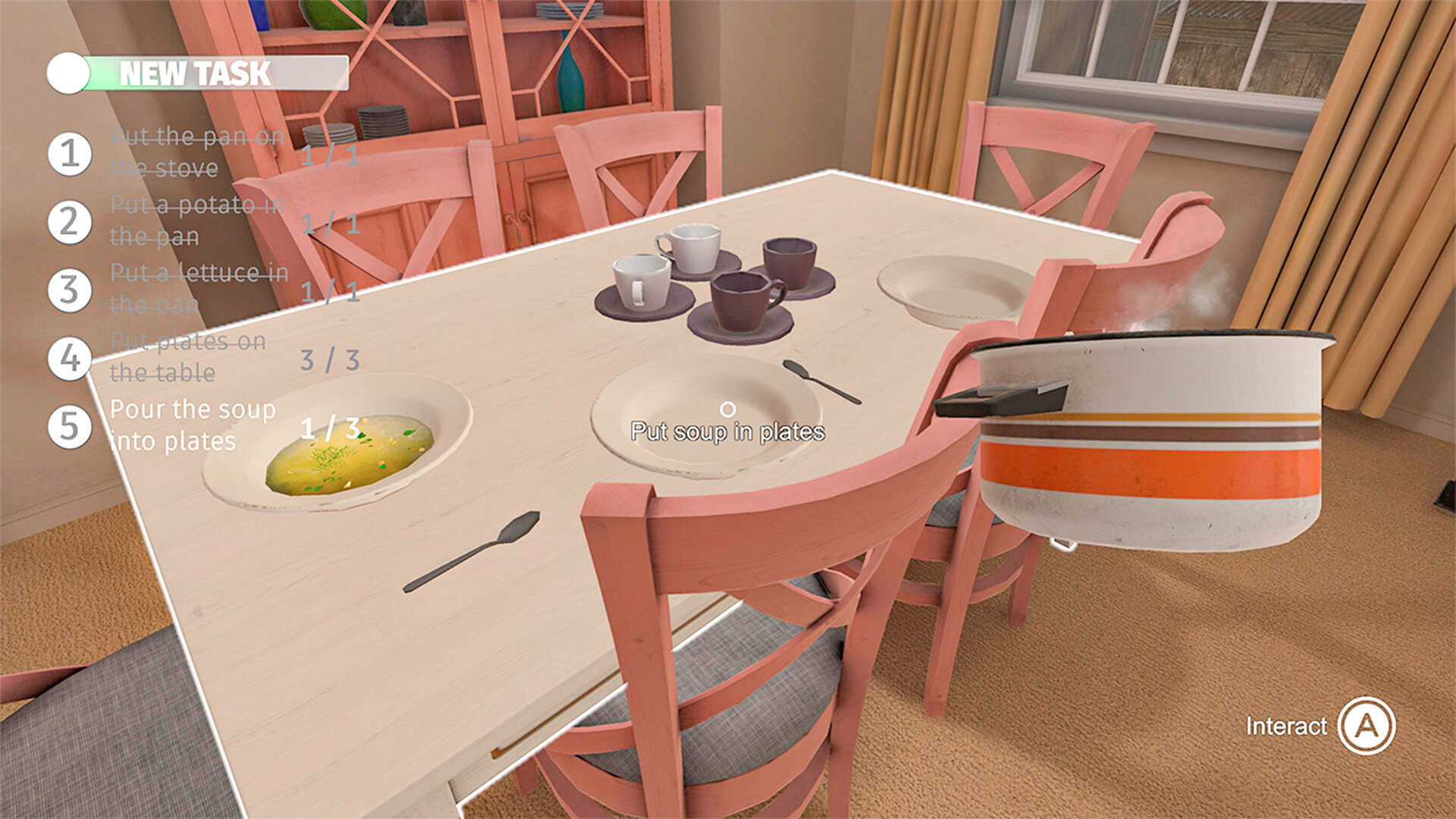Click the 'Put soup in plates' prompt label
This screenshot has height=819, width=1456.
[726, 433]
